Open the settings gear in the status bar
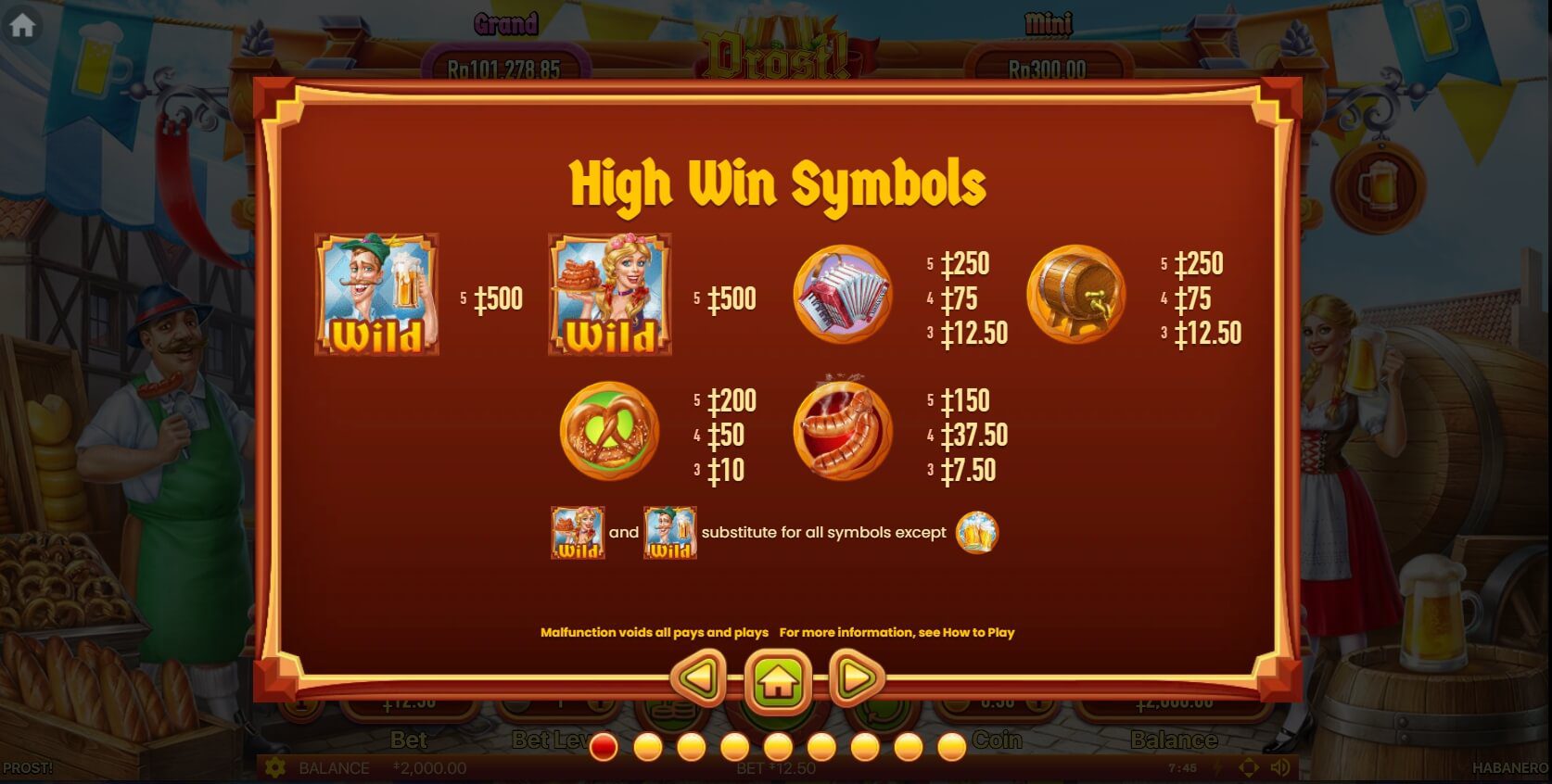Screen dimensions: 1552x784 (x=274, y=767)
